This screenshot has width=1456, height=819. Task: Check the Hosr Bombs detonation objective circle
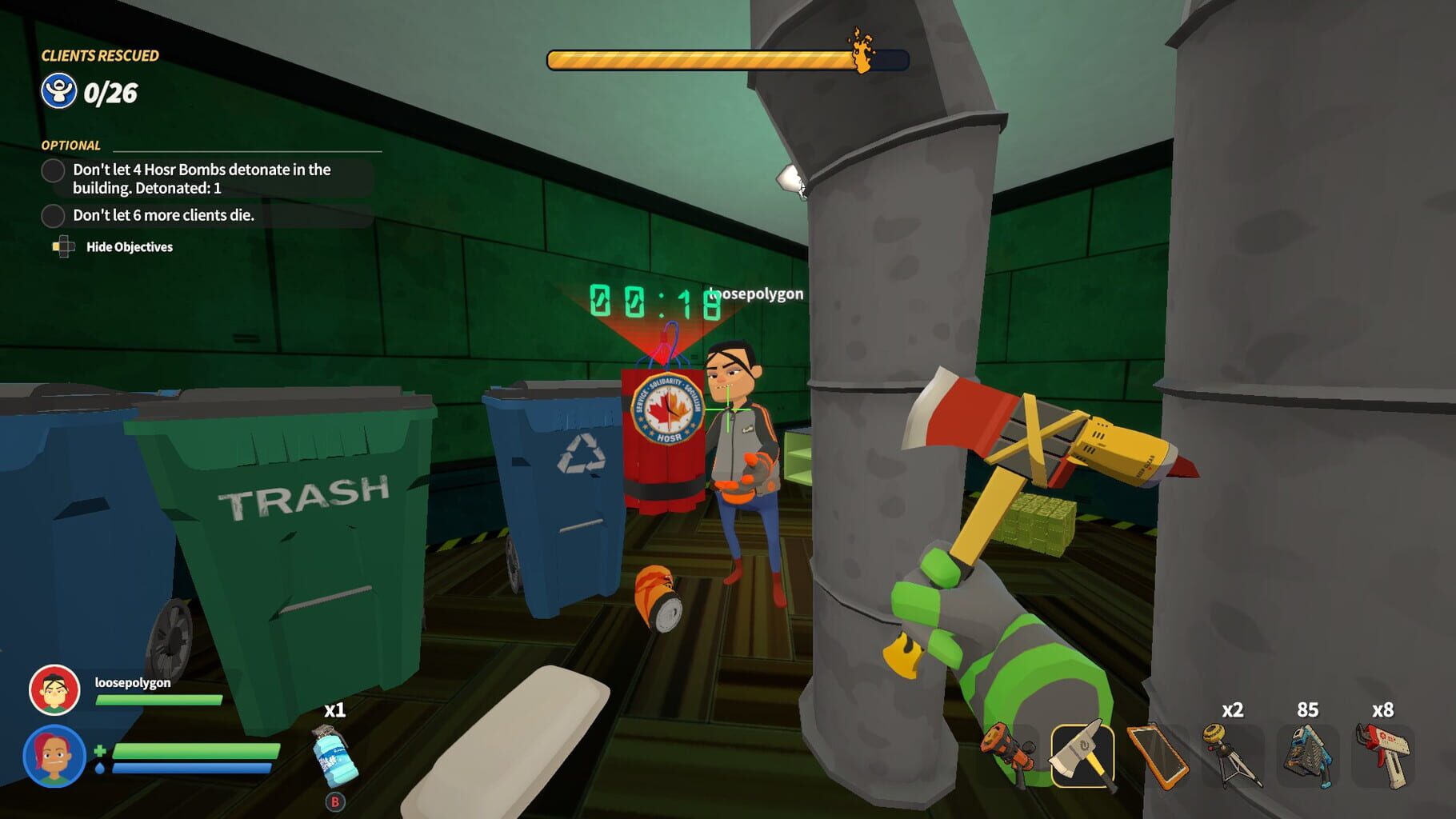pos(52,170)
